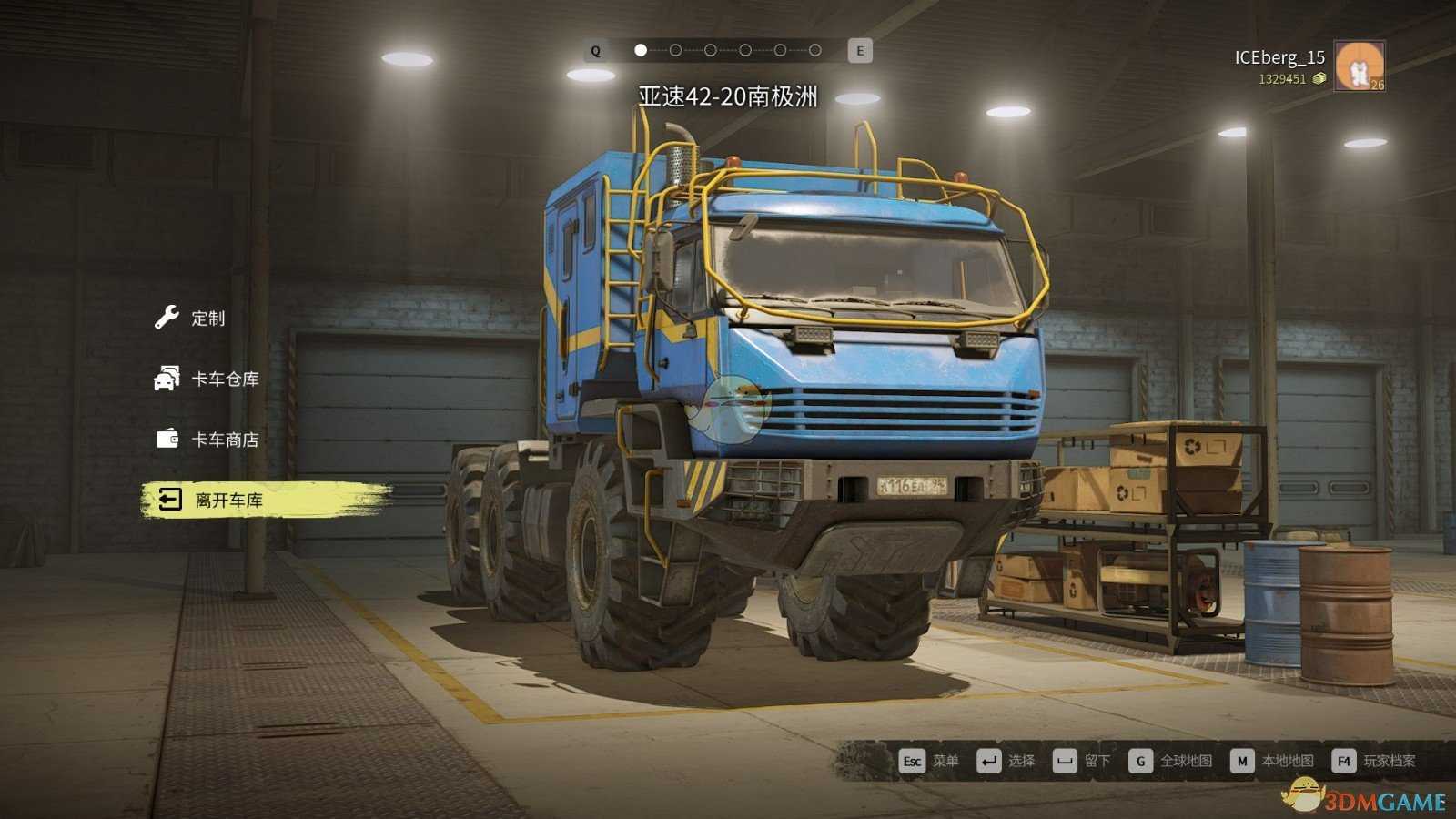Select 离开车库 to leave the garage

[x=227, y=500]
